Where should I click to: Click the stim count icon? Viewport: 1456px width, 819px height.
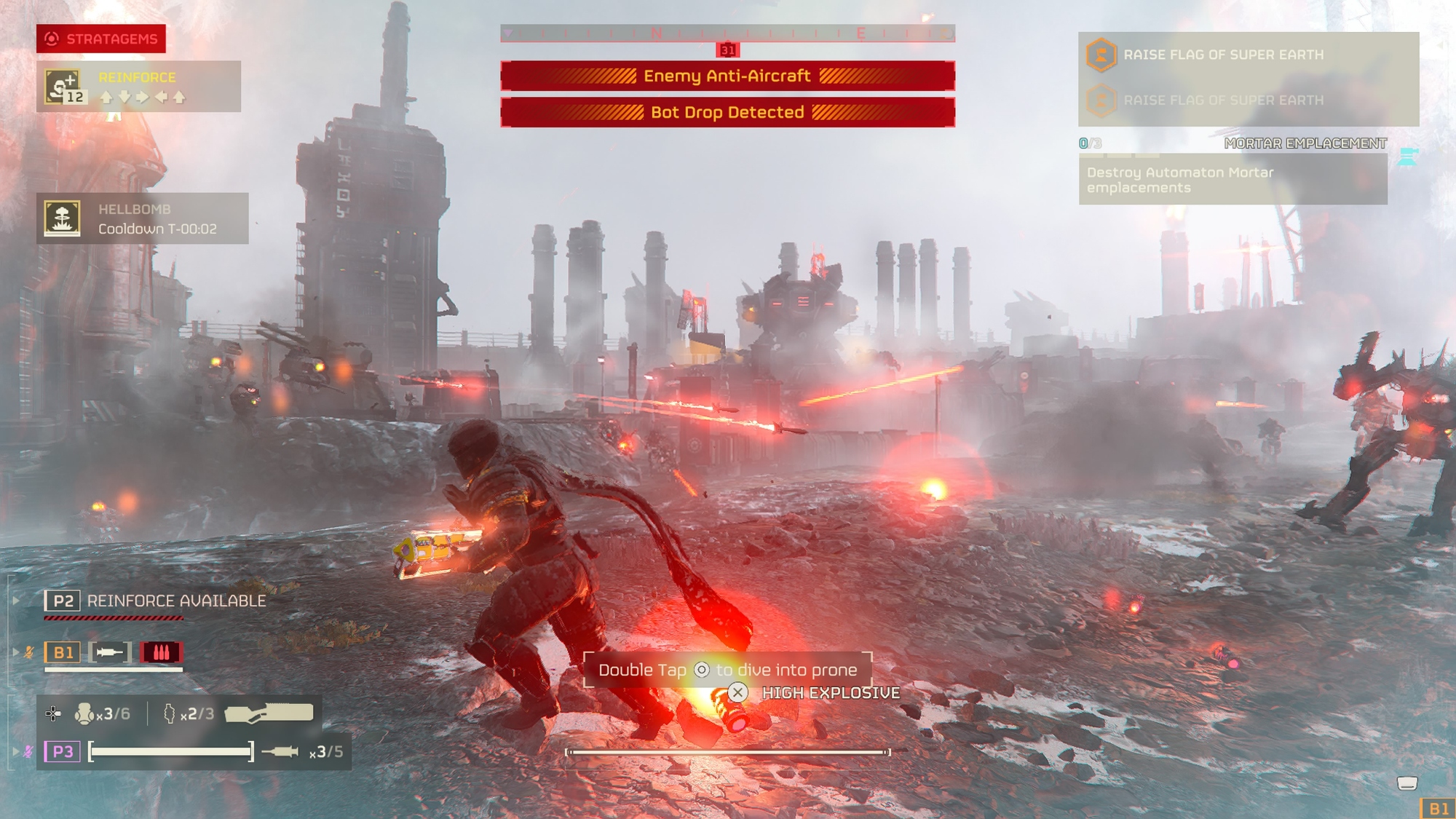[x=85, y=714]
